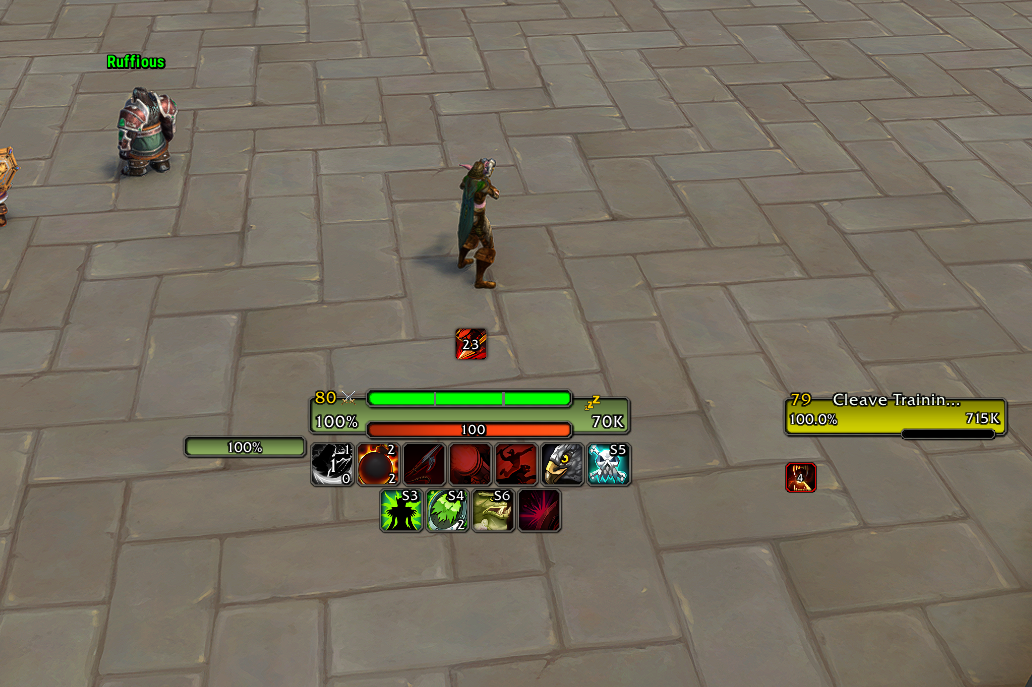
Task: Activate the green silhouette ability
Action: (401, 510)
